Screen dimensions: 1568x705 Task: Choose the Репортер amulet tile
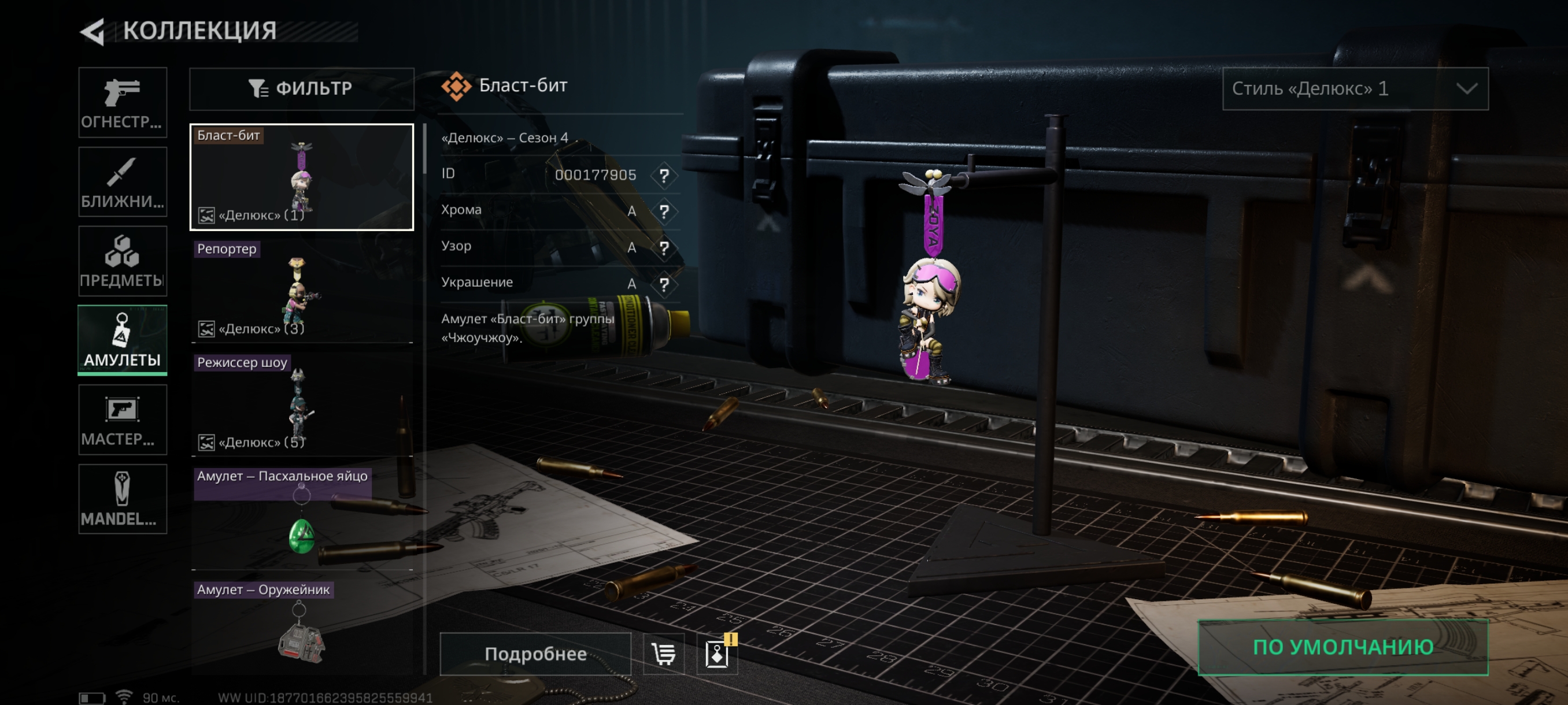[301, 291]
